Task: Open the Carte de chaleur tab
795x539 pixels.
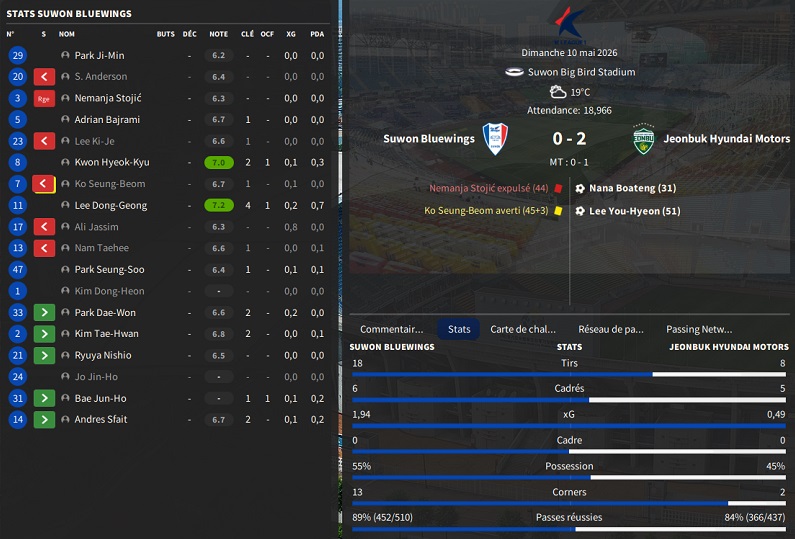Action: (522, 329)
